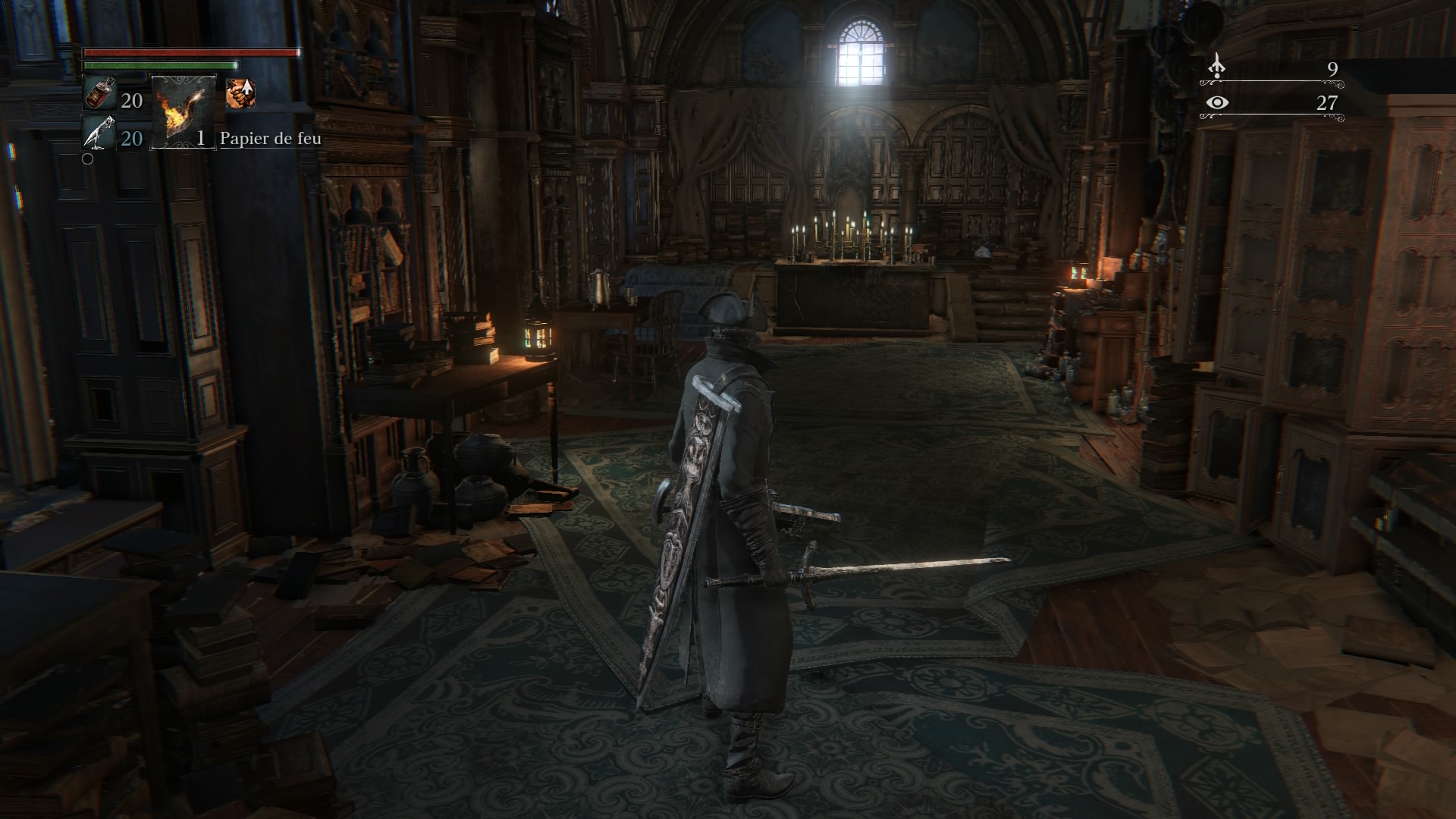
Task: Select the quicksilver bullet icon
Action: [99, 134]
